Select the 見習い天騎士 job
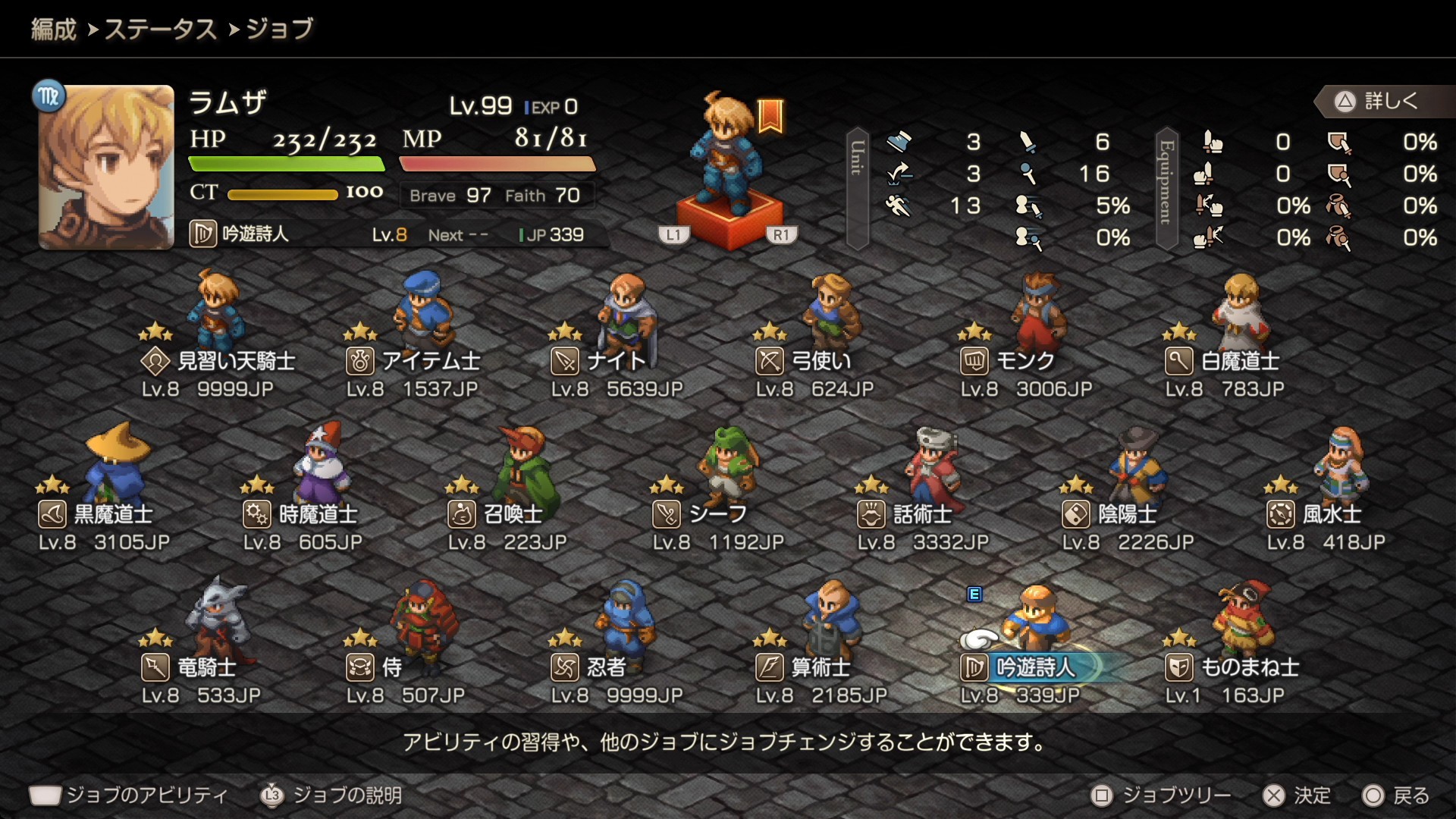 click(x=218, y=361)
